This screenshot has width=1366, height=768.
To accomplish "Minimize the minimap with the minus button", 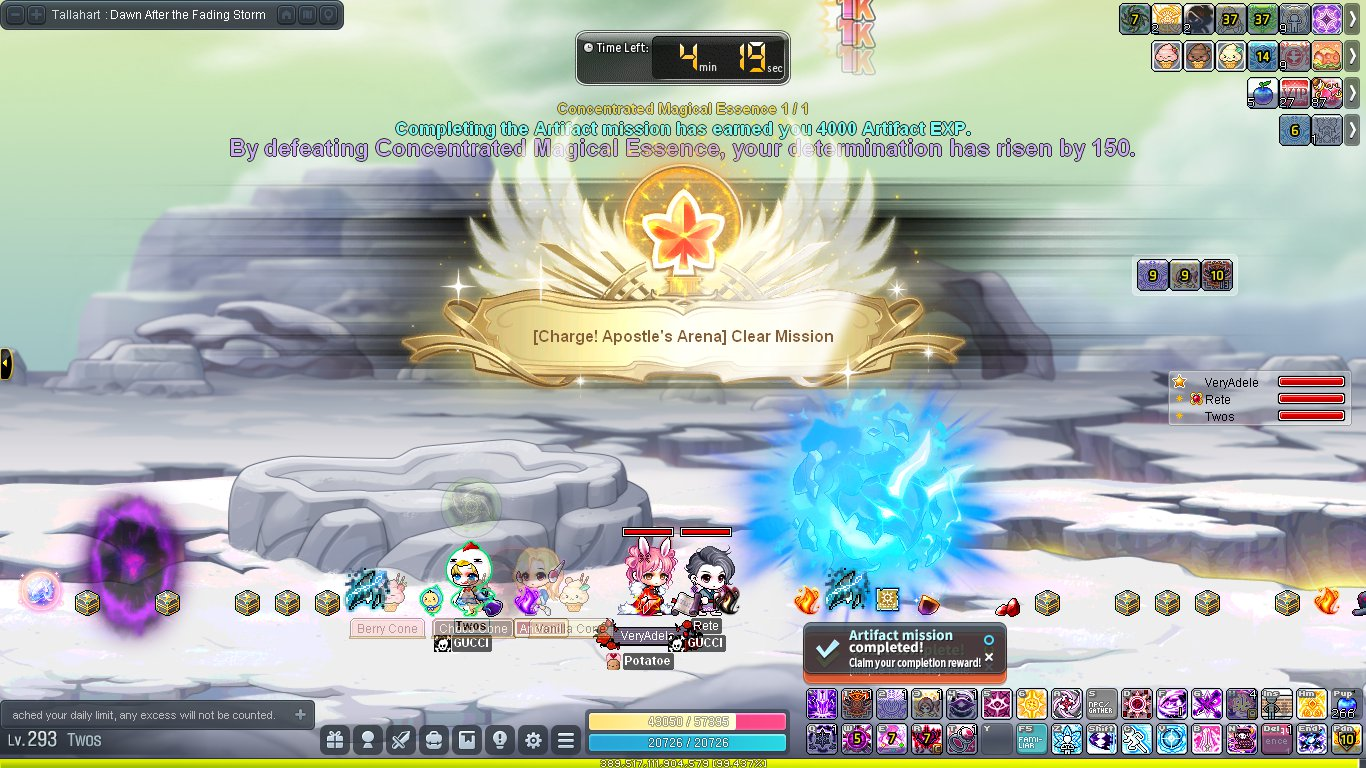I will 15,15.
